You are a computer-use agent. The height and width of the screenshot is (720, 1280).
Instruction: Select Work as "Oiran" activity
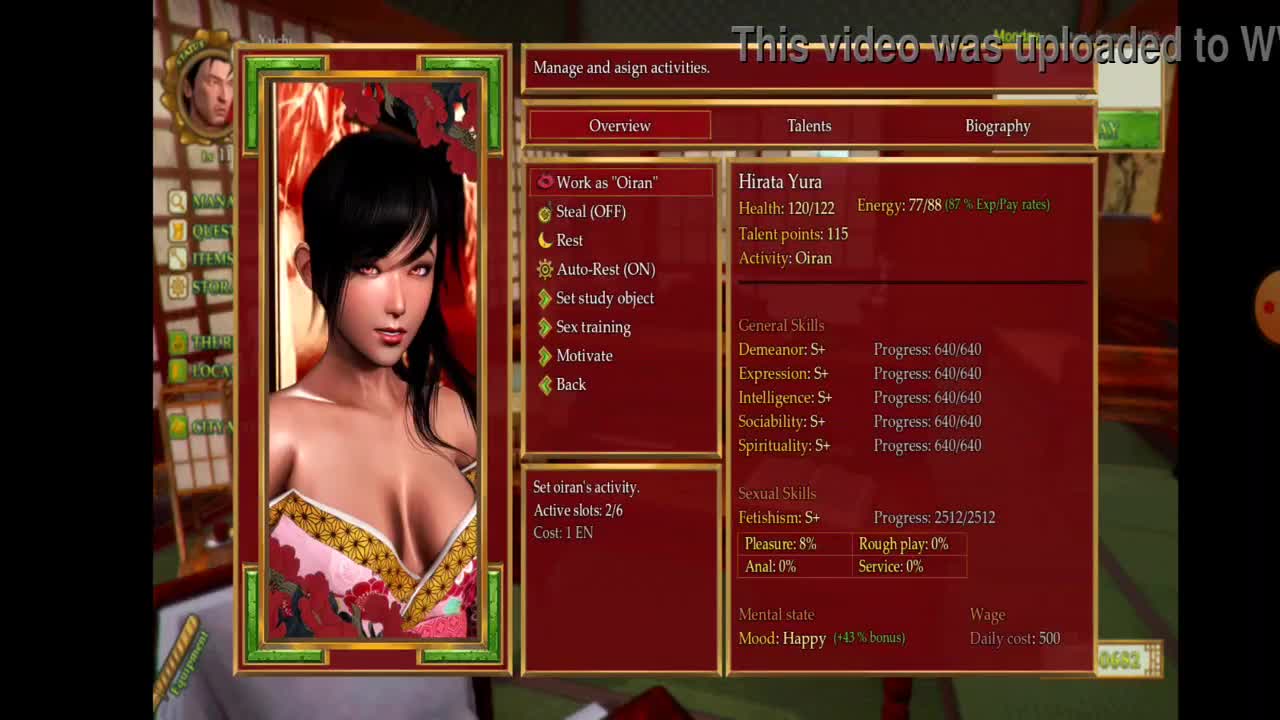point(606,183)
